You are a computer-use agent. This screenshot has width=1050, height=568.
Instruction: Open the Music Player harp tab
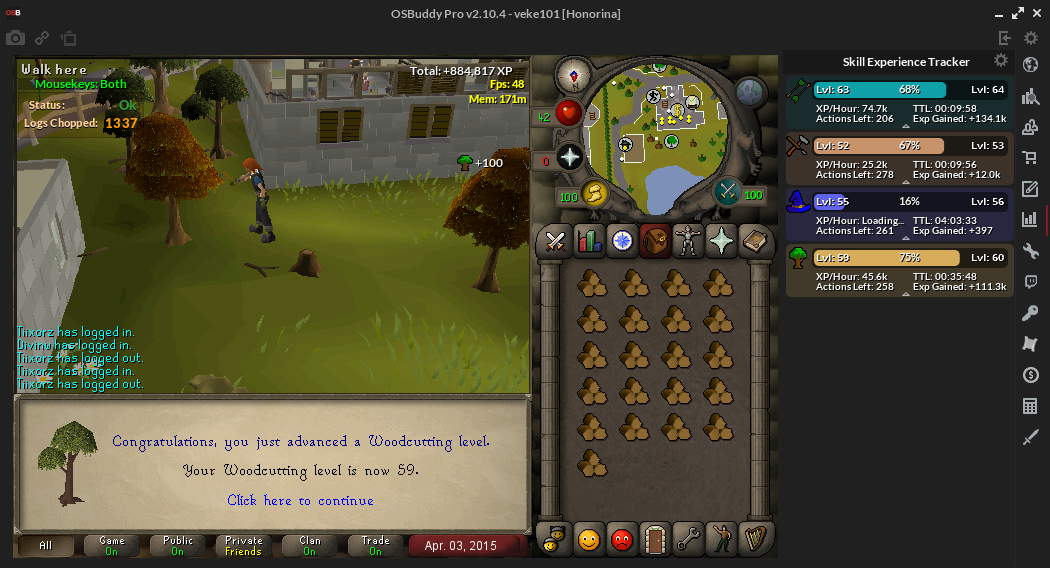point(752,540)
